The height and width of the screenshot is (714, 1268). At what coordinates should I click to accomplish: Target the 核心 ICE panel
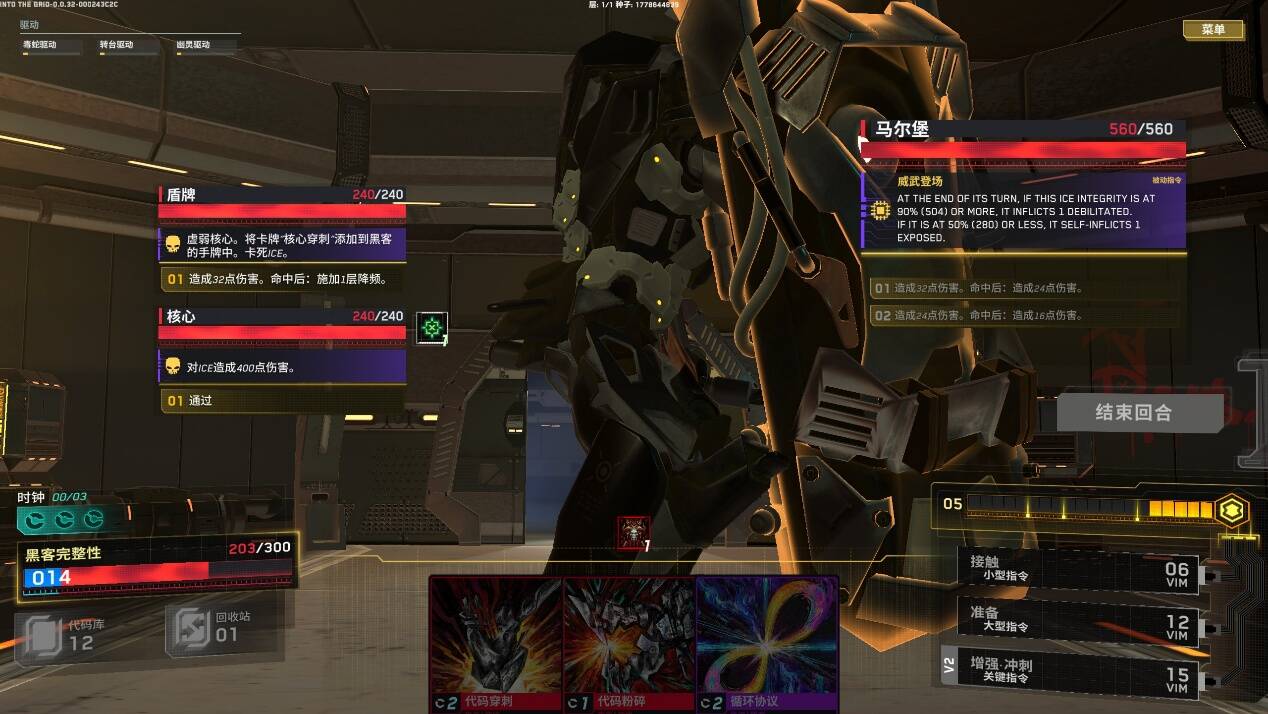[x=282, y=316]
